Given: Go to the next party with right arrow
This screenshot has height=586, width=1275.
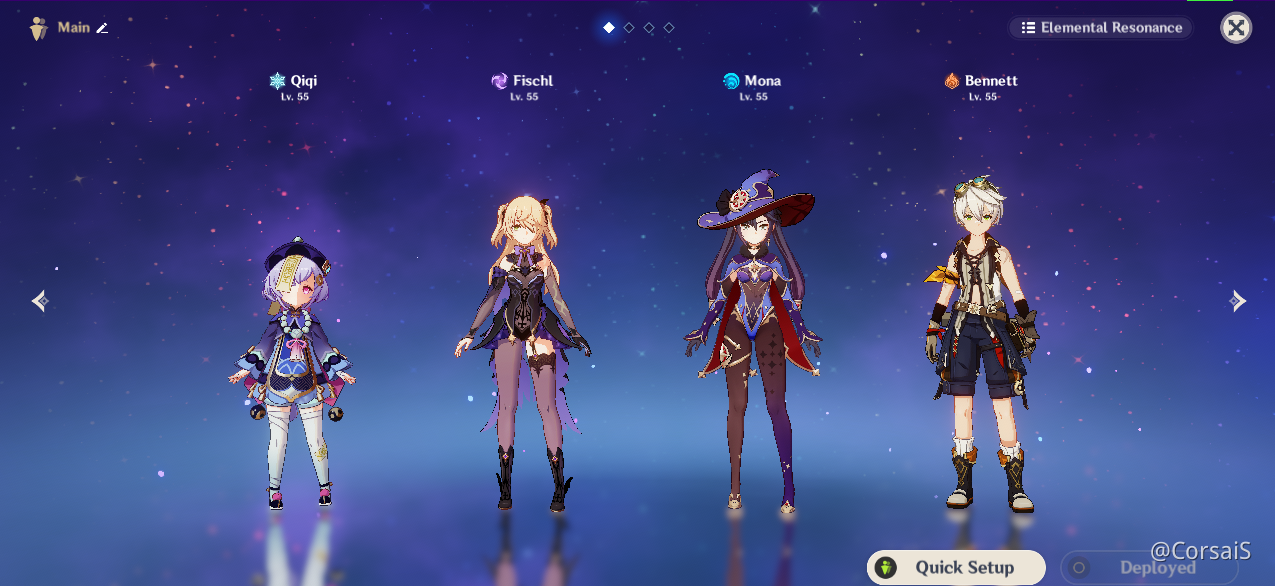Looking at the screenshot, I should click(x=1238, y=301).
